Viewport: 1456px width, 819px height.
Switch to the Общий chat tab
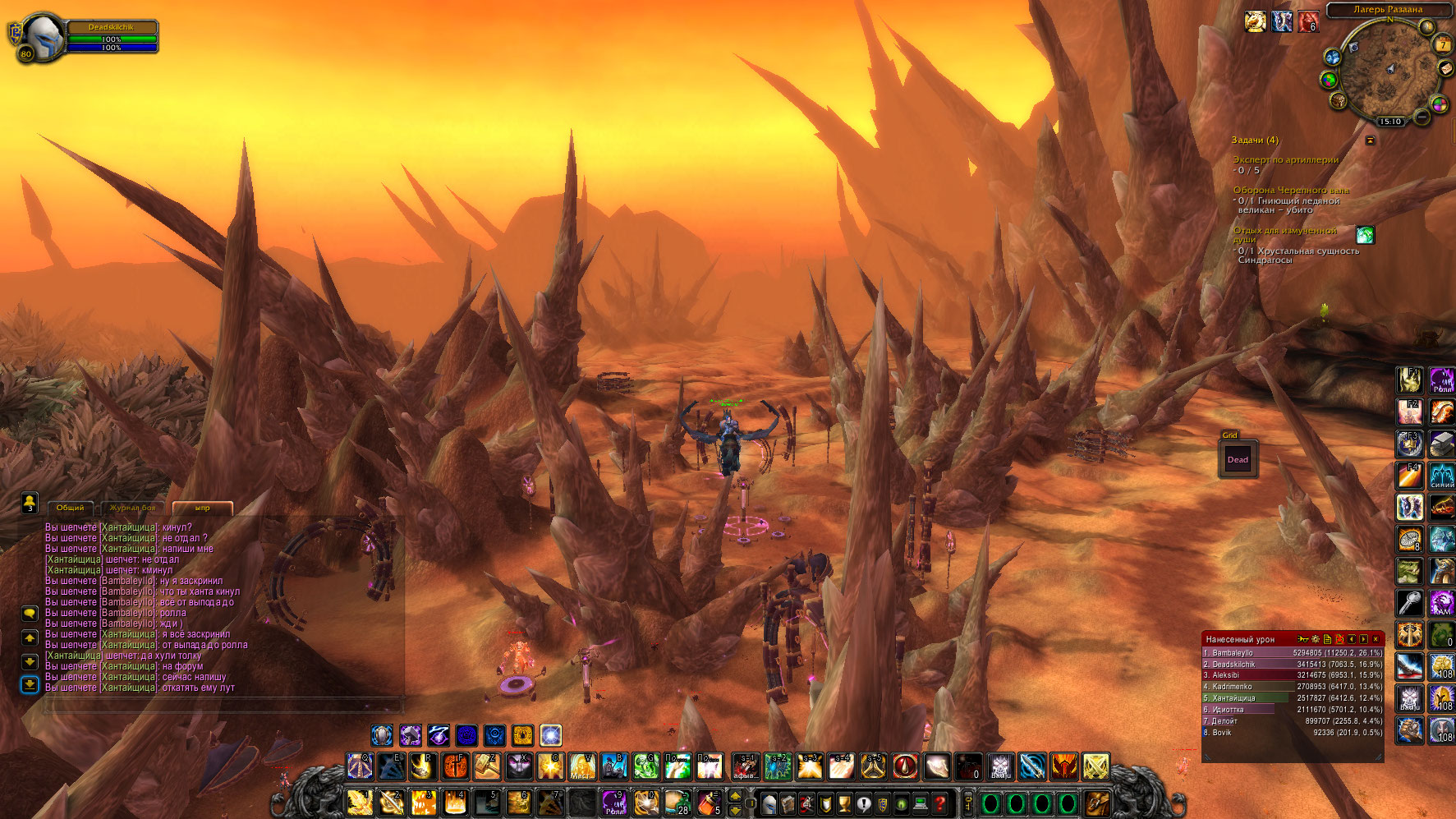tap(70, 508)
